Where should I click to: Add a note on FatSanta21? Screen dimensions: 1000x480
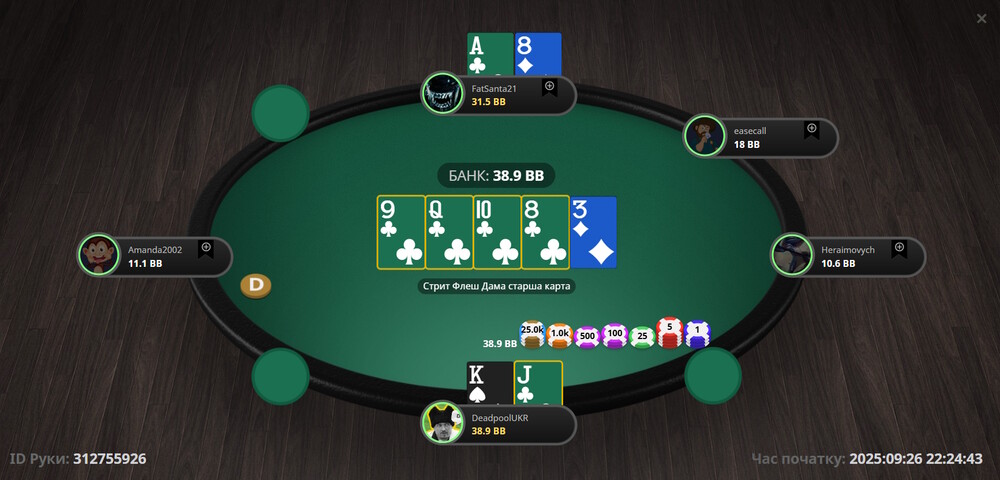tap(550, 88)
